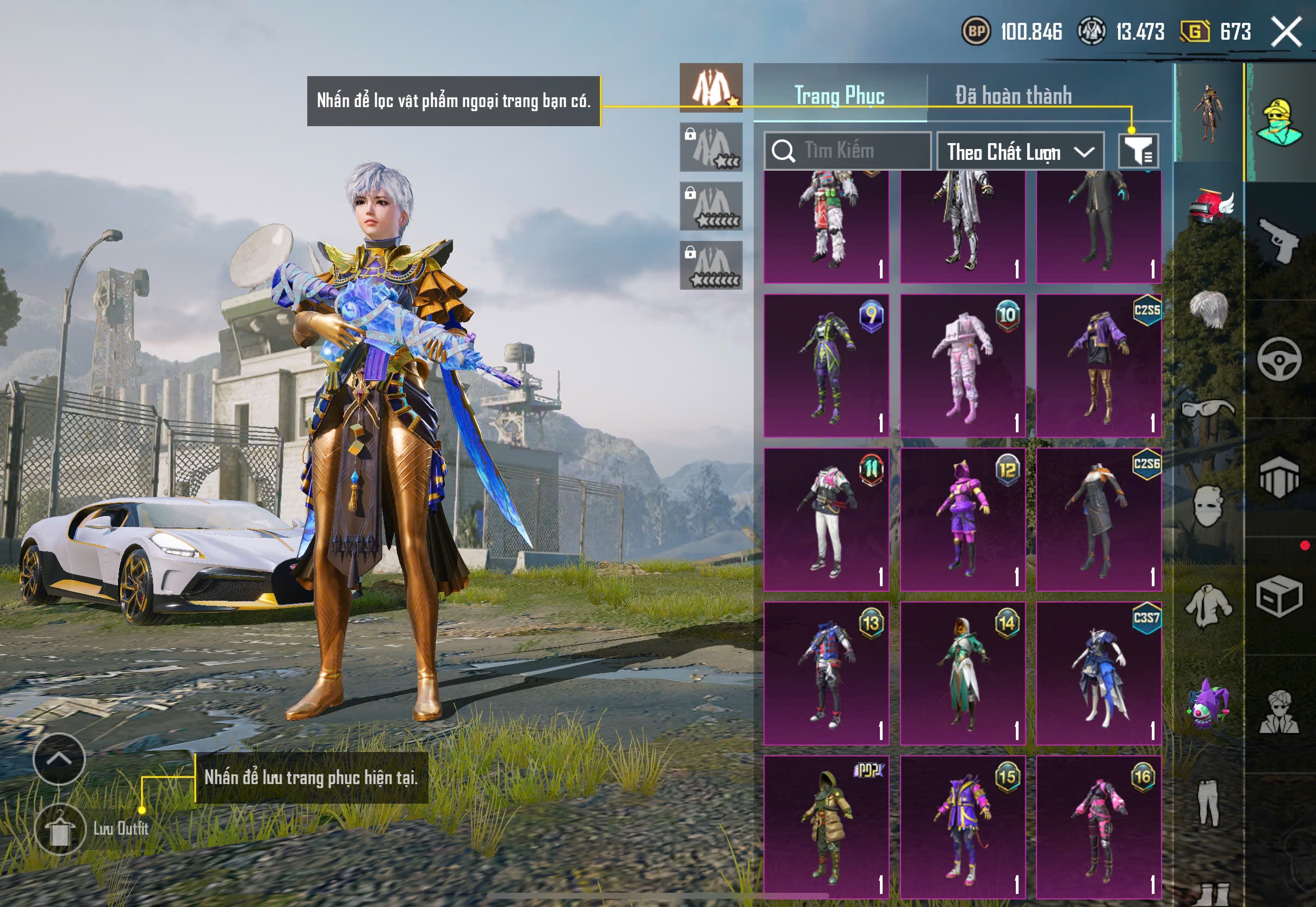Select the C3S7 blue dress outfit
1316x907 pixels.
point(1098,673)
